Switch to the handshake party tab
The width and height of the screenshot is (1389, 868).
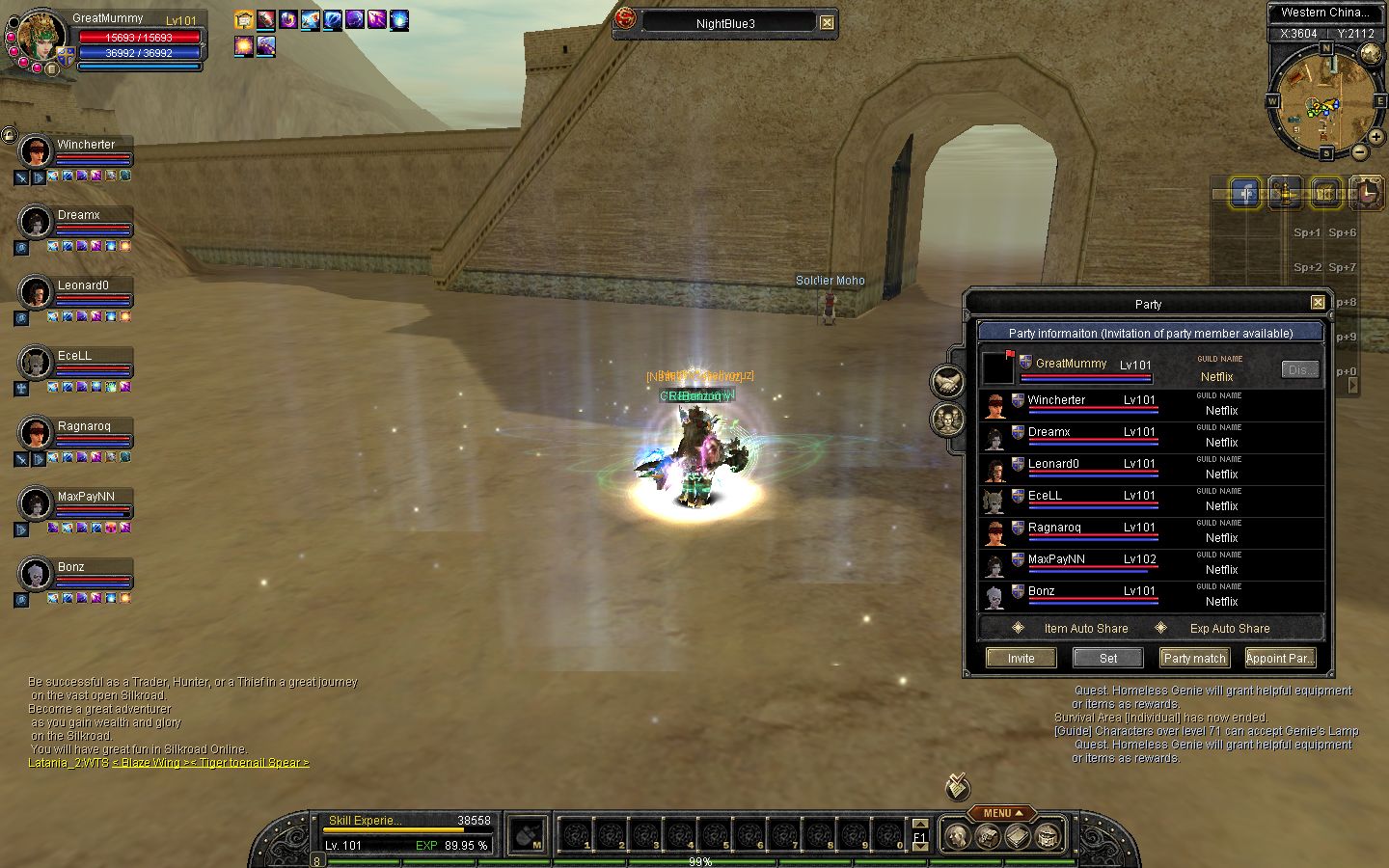948,383
